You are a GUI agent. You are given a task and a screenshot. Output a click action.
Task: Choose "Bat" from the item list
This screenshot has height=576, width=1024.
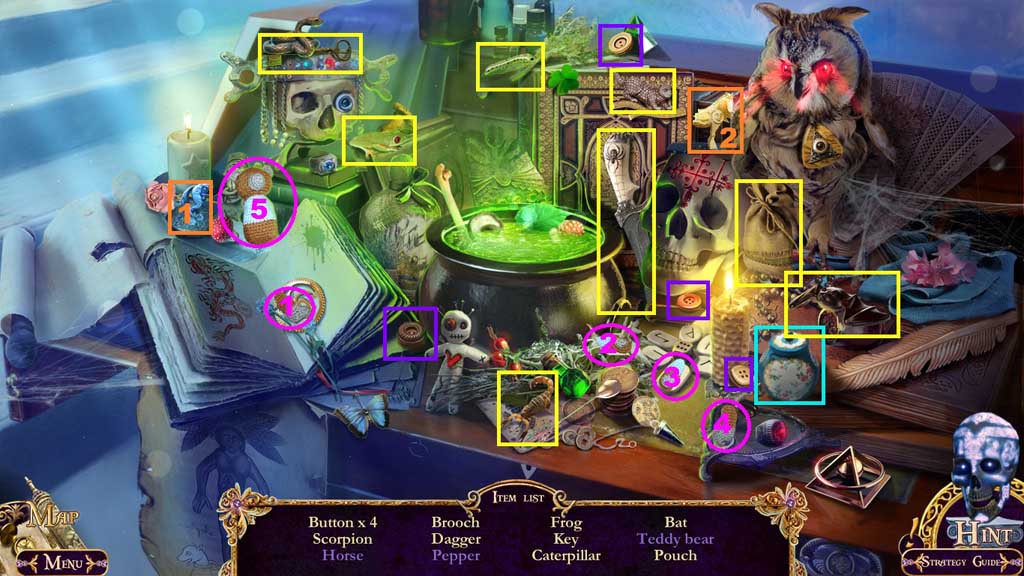676,522
